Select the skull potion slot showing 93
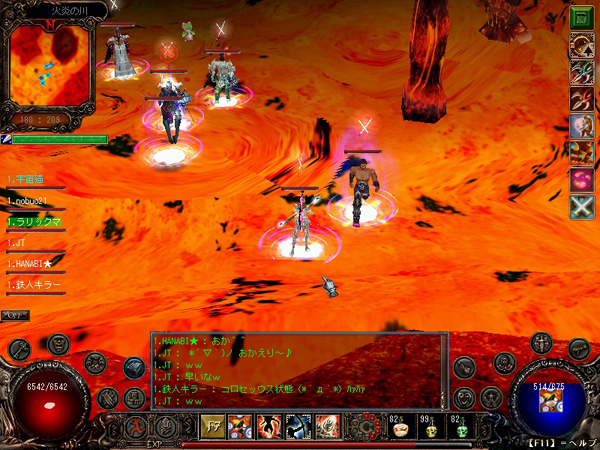This screenshot has height=450, width=600. (430, 427)
